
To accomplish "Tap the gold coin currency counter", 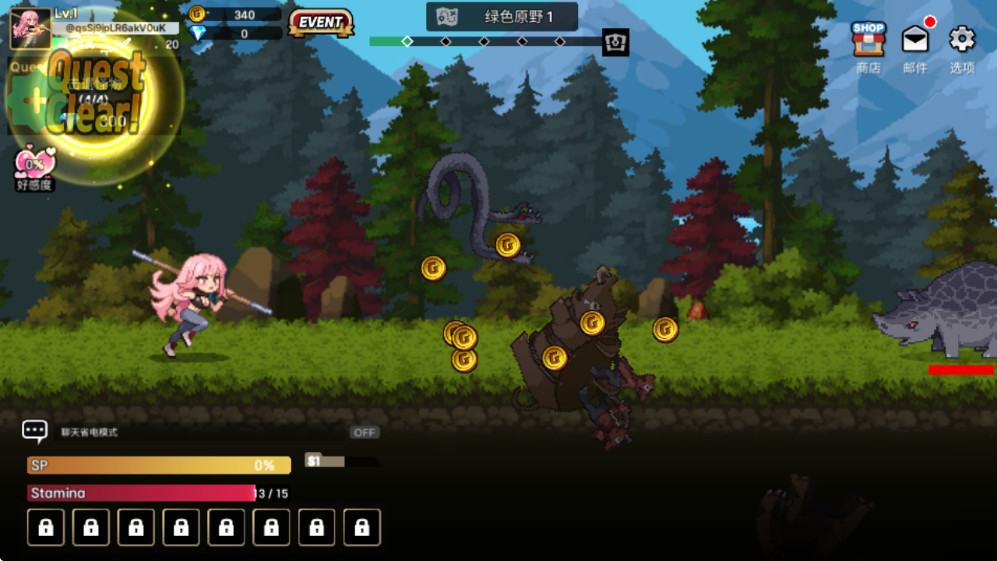I will pyautogui.click(x=235, y=15).
